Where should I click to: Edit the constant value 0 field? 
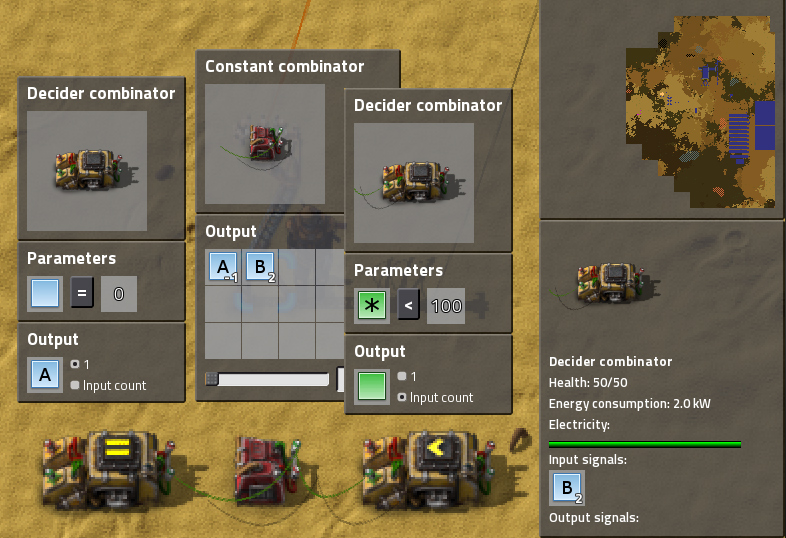(x=119, y=294)
